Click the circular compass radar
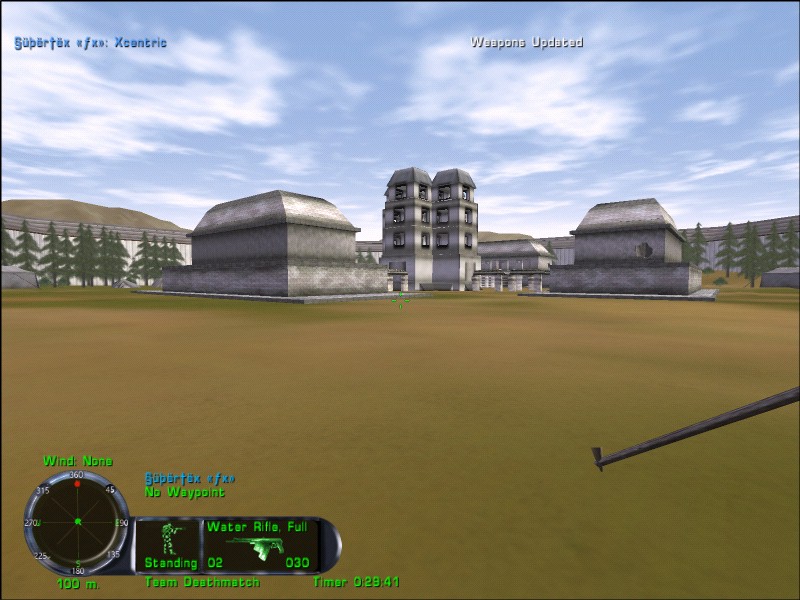 click(x=77, y=522)
